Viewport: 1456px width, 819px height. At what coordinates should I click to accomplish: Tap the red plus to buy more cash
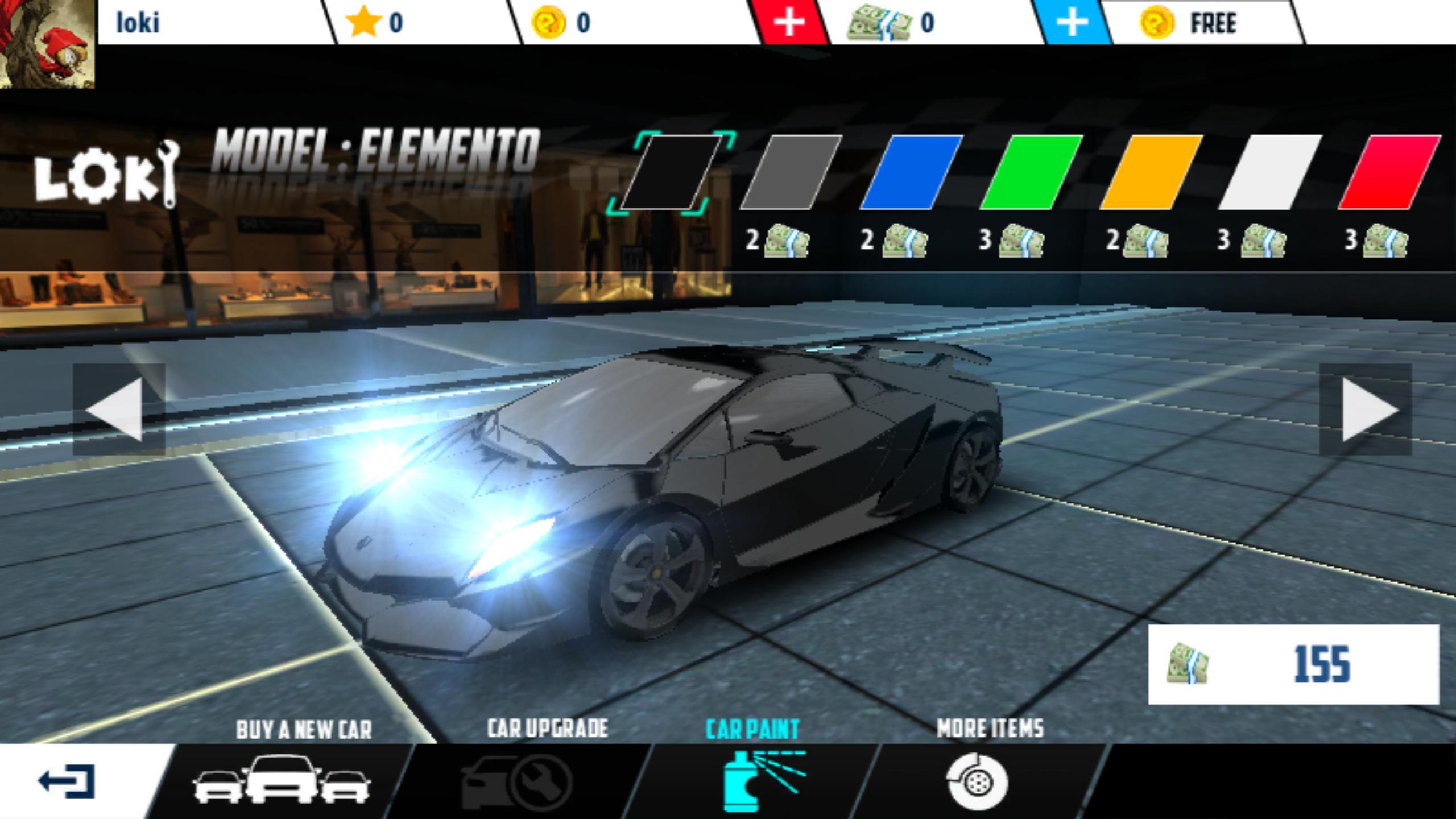tap(791, 23)
